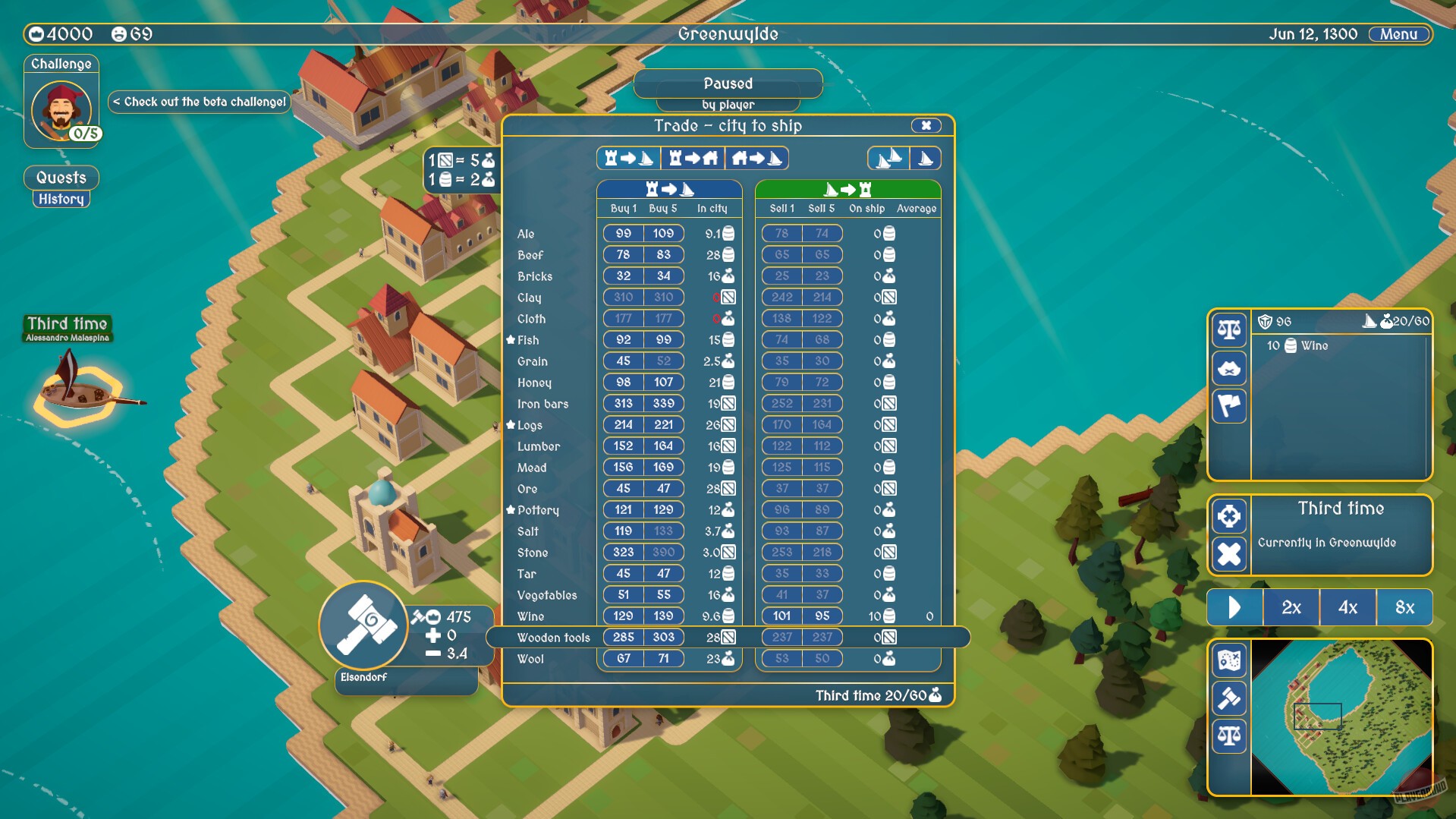Screen dimensions: 1456x819
Task: Toggle map markers icon on the minimap
Action: pos(1230,661)
